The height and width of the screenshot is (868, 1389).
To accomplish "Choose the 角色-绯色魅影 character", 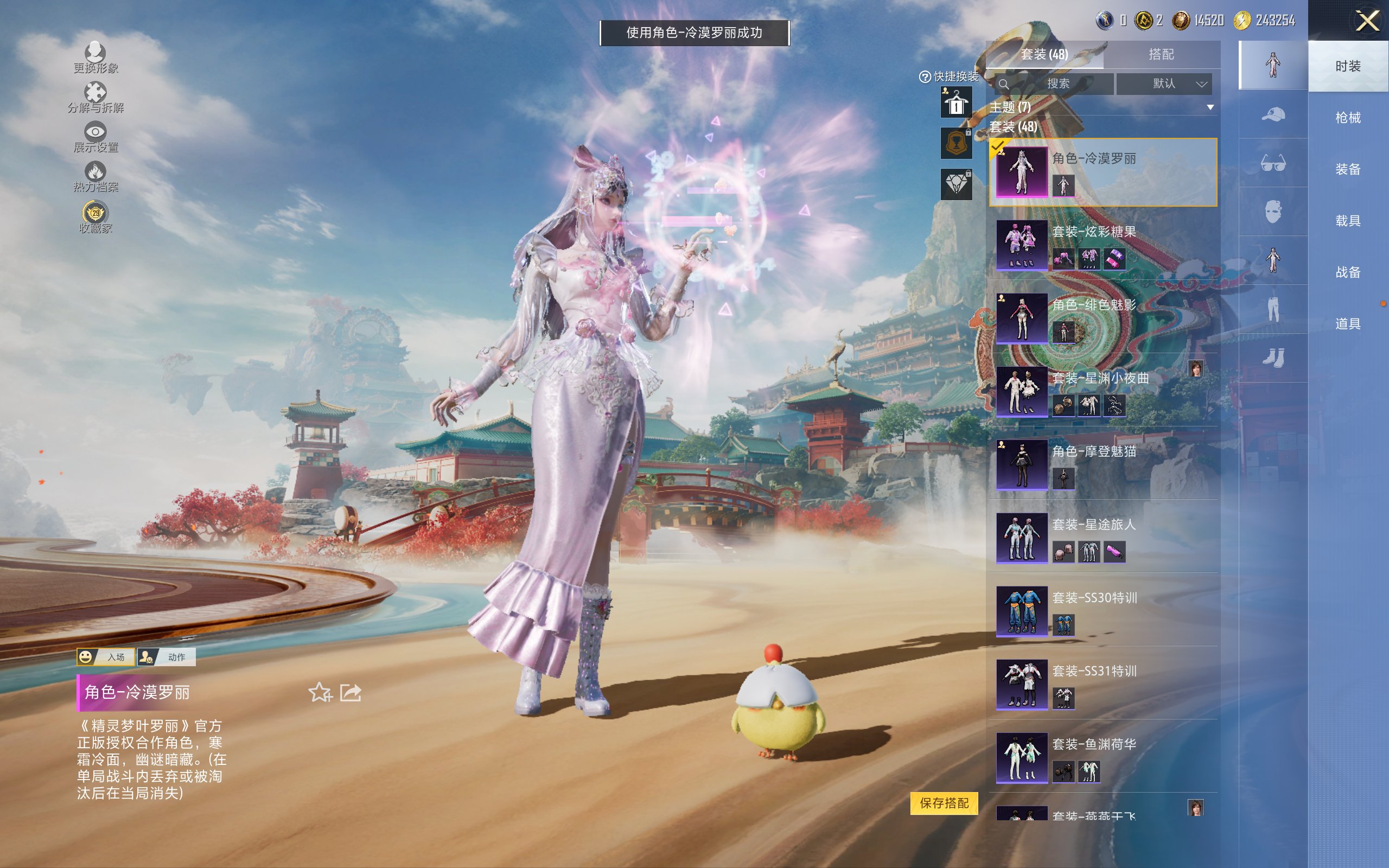I will pos(1102,318).
